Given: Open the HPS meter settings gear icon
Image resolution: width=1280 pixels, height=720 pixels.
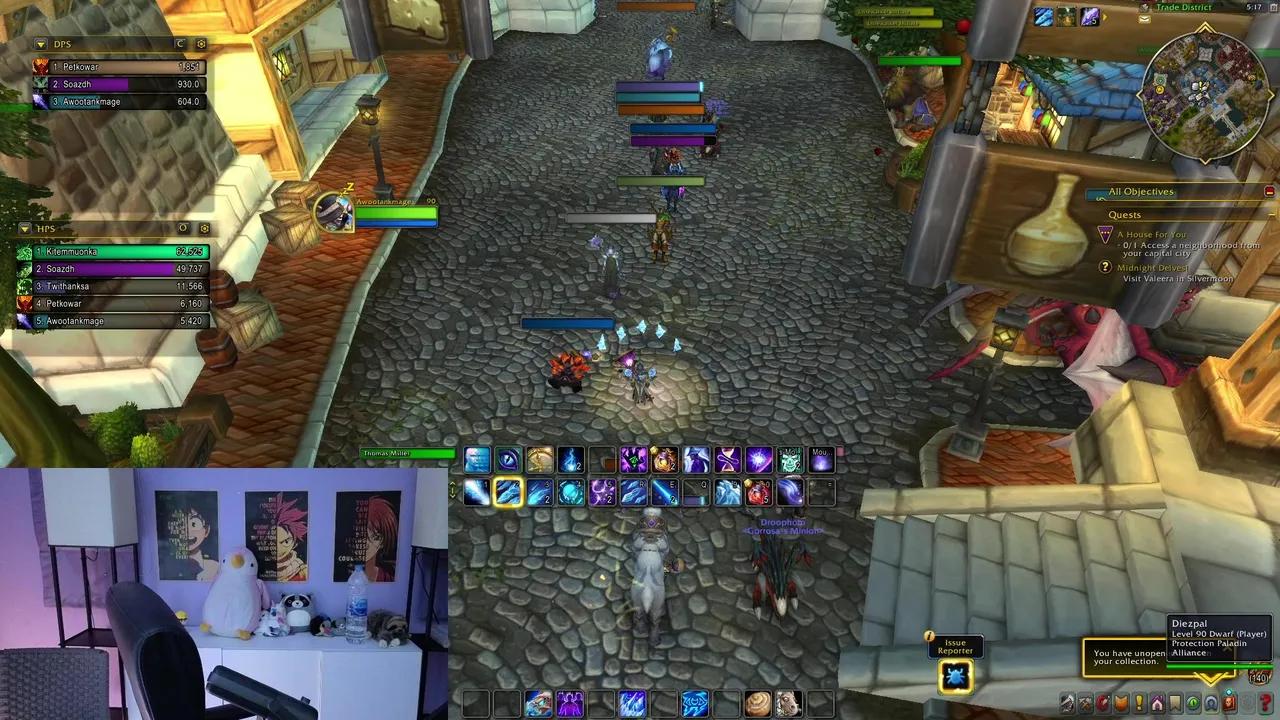Looking at the screenshot, I should point(202,228).
